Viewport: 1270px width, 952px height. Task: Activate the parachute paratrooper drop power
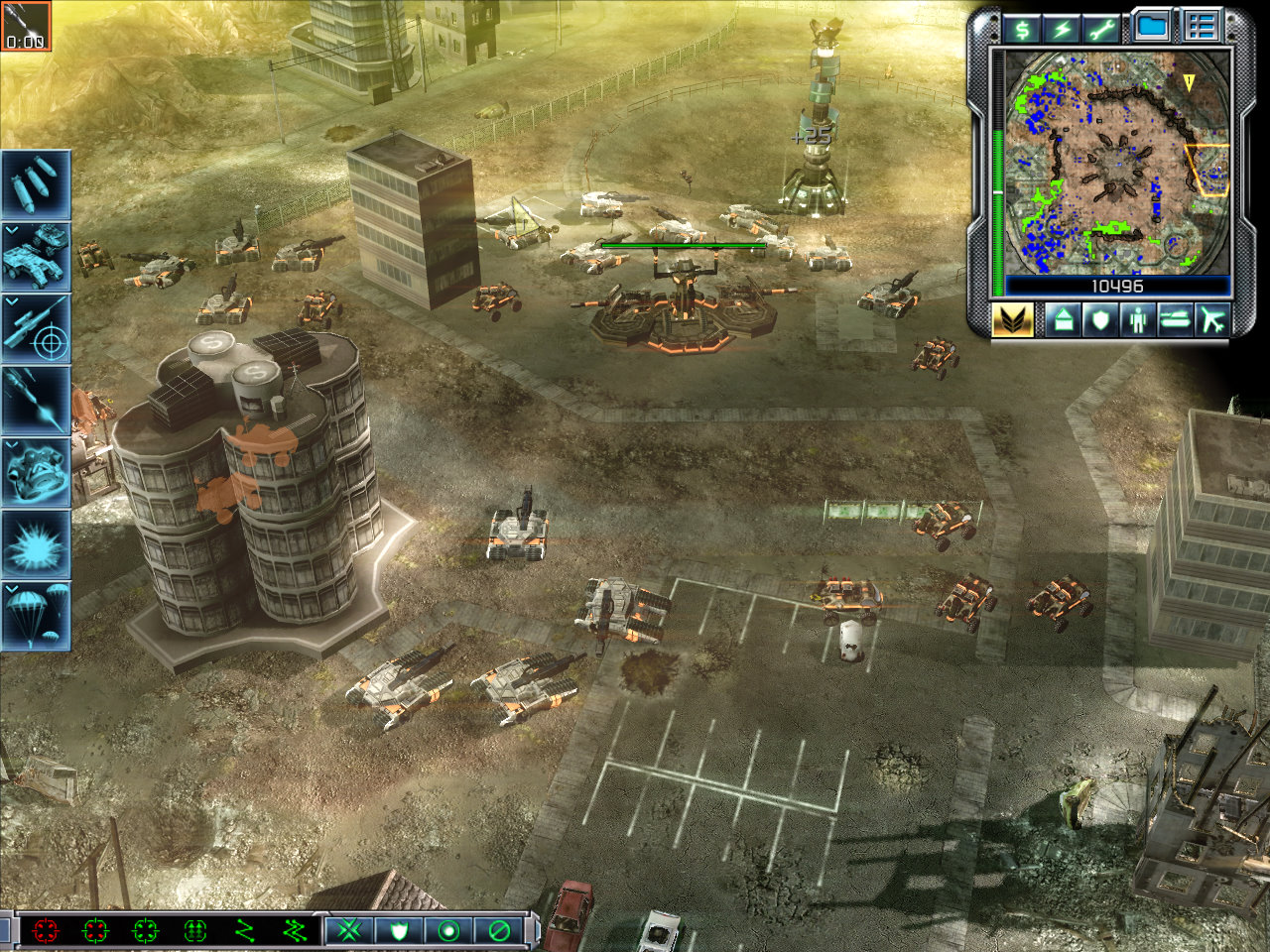pos(36,616)
